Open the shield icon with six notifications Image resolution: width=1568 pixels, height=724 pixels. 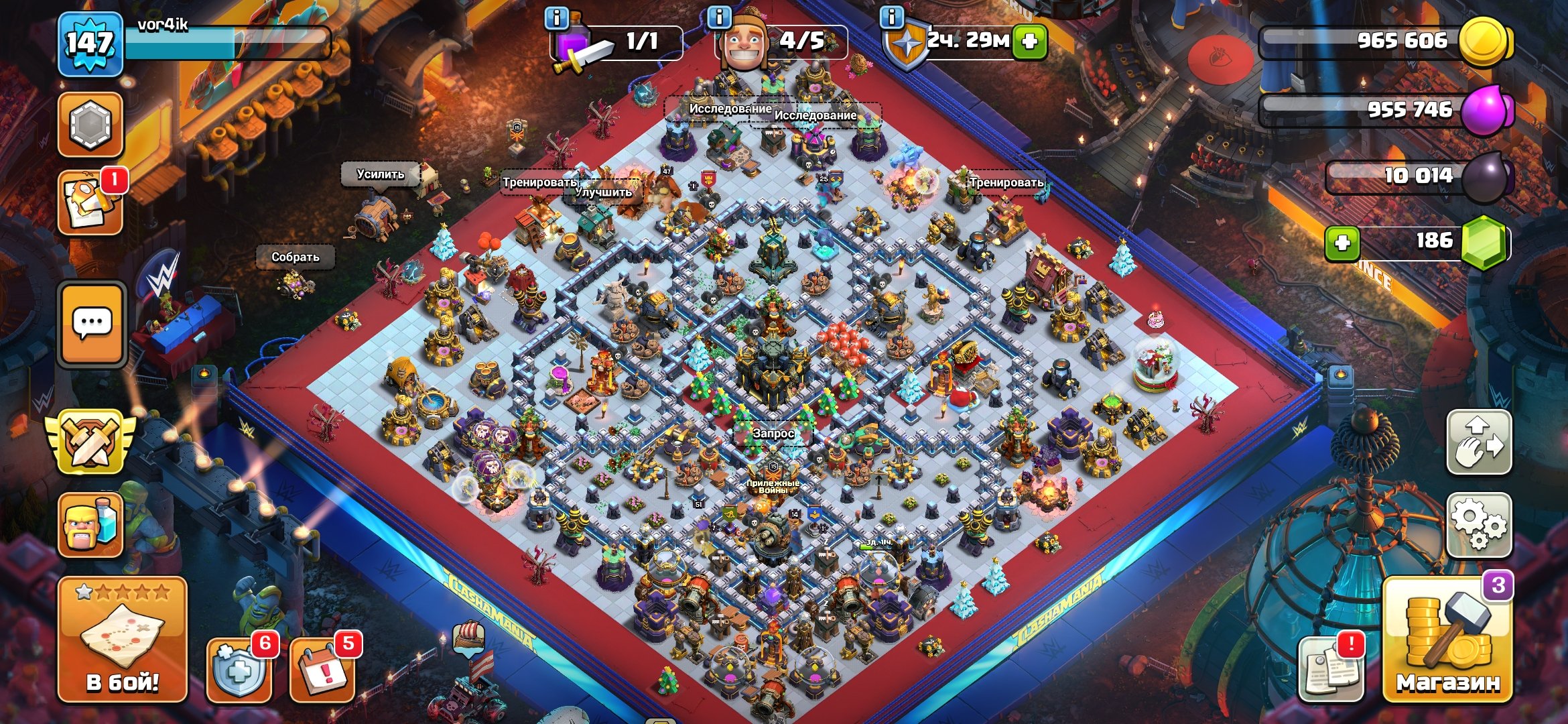coord(239,670)
